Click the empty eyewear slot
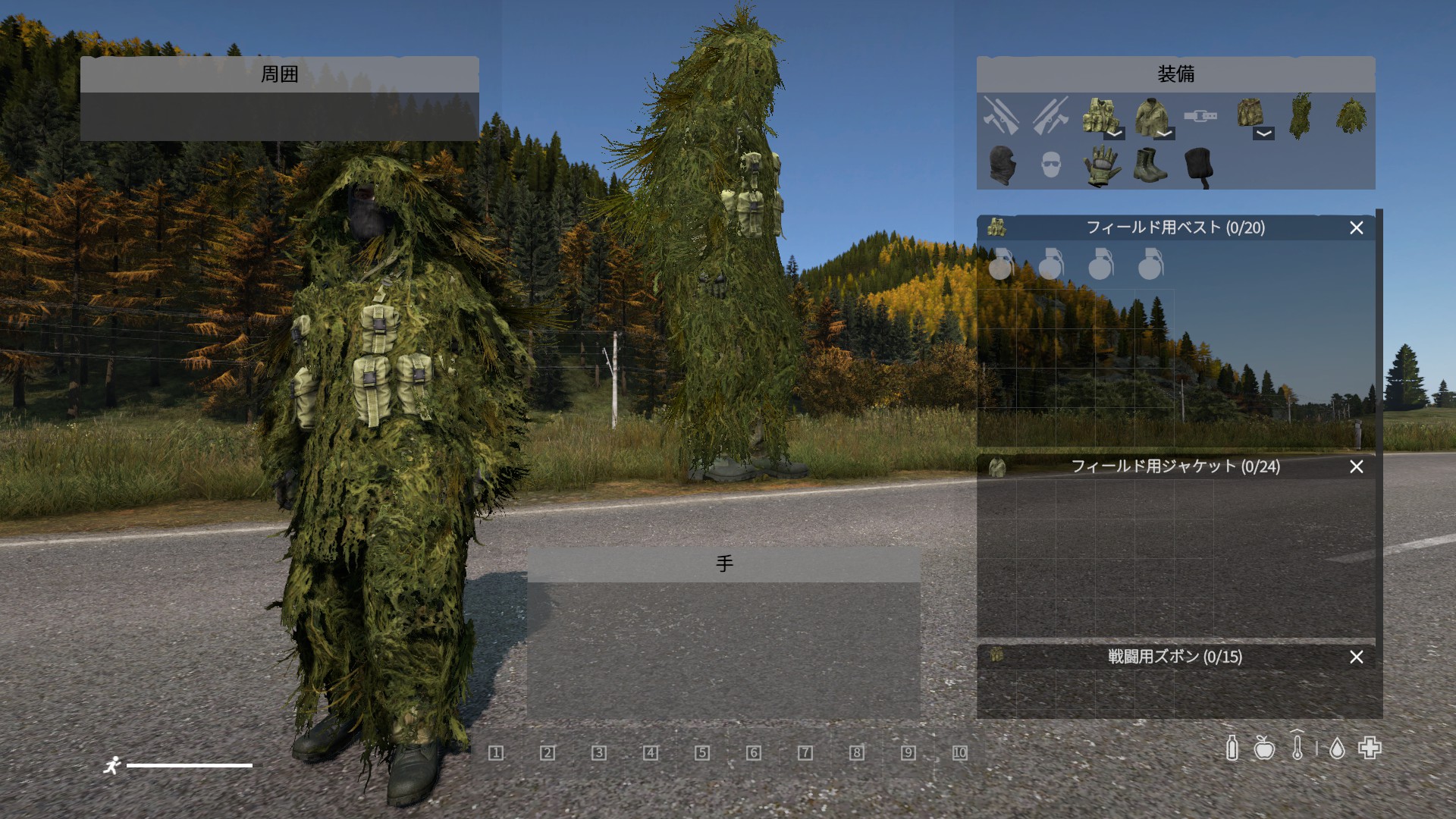1456x819 pixels. click(1051, 165)
